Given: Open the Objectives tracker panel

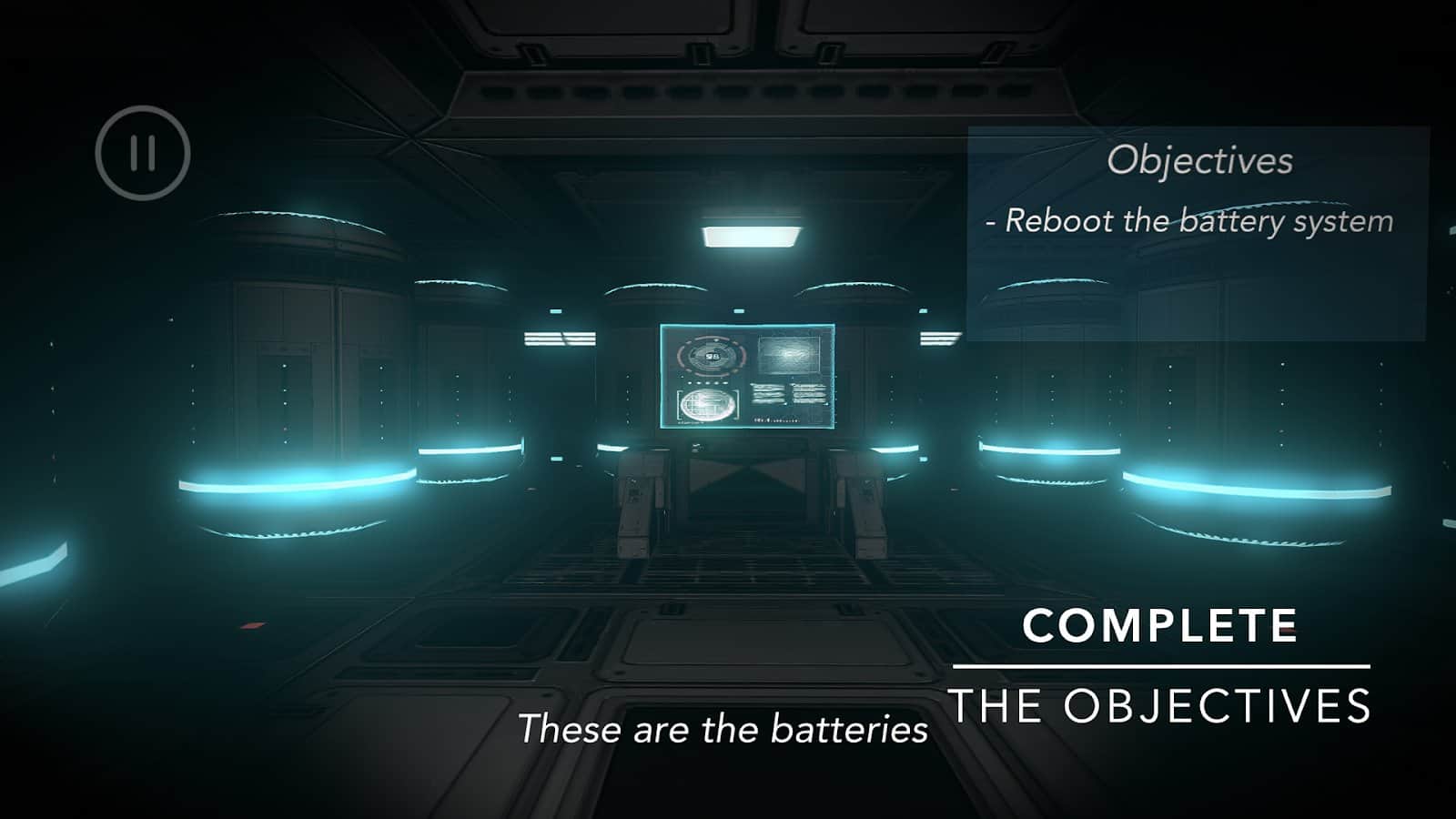Looking at the screenshot, I should (1198, 161).
